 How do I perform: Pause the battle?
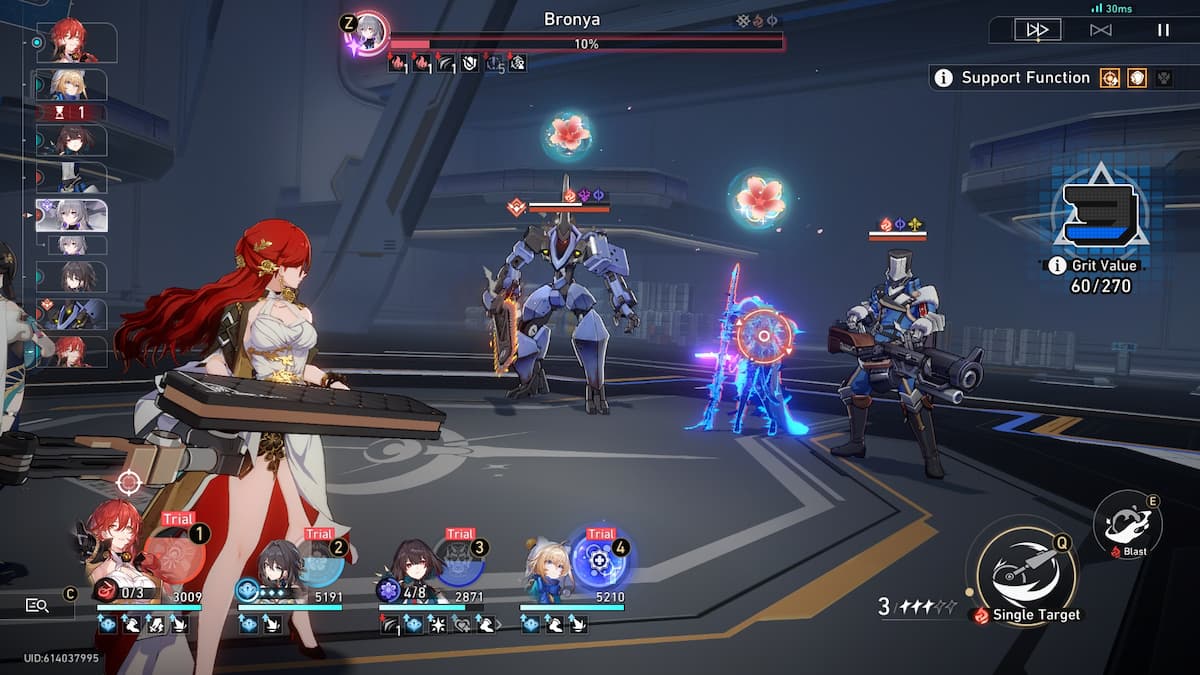pyautogui.click(x=1163, y=30)
